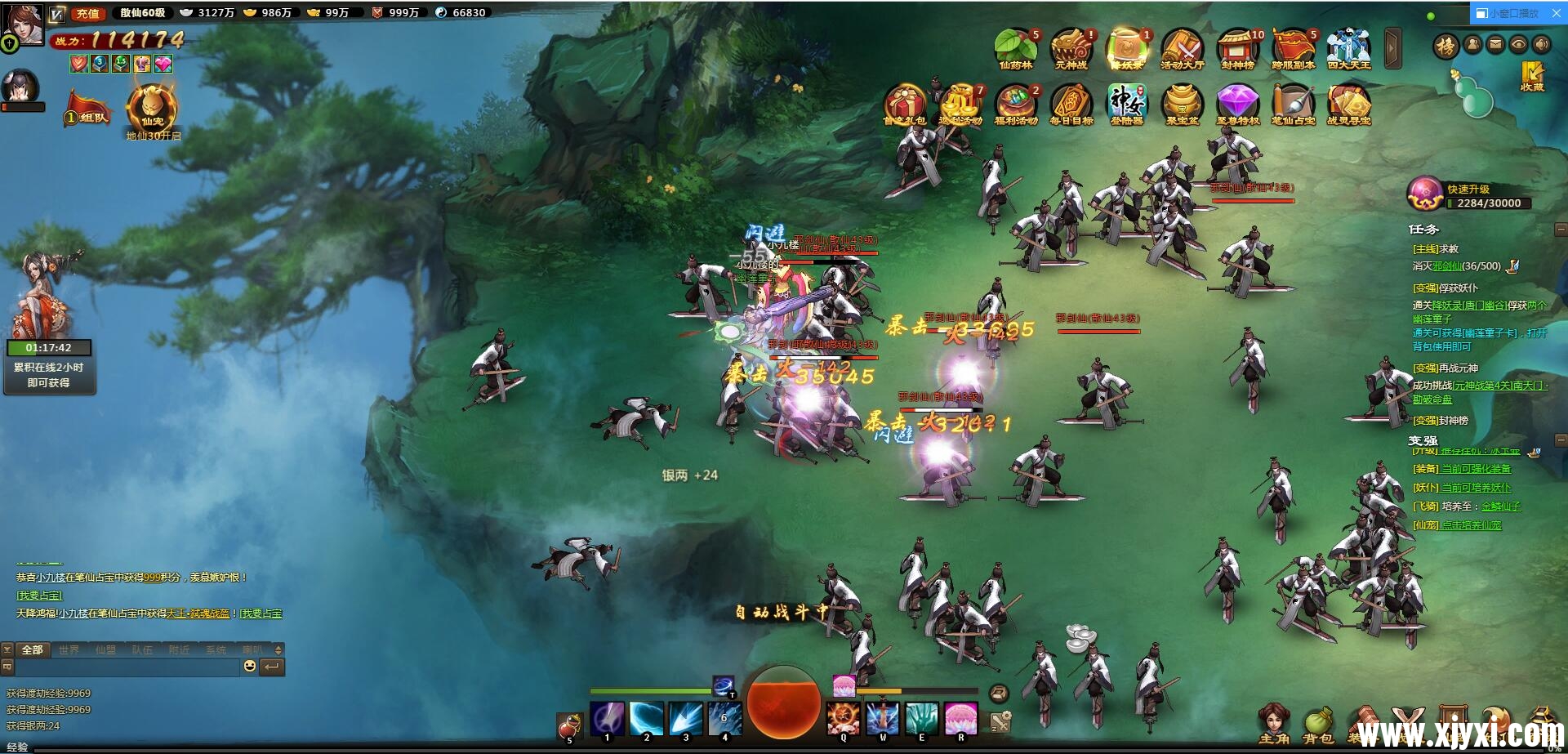Close the 小窗口播放 overlay window
The height and width of the screenshot is (754, 1568).
[x=1556, y=13]
